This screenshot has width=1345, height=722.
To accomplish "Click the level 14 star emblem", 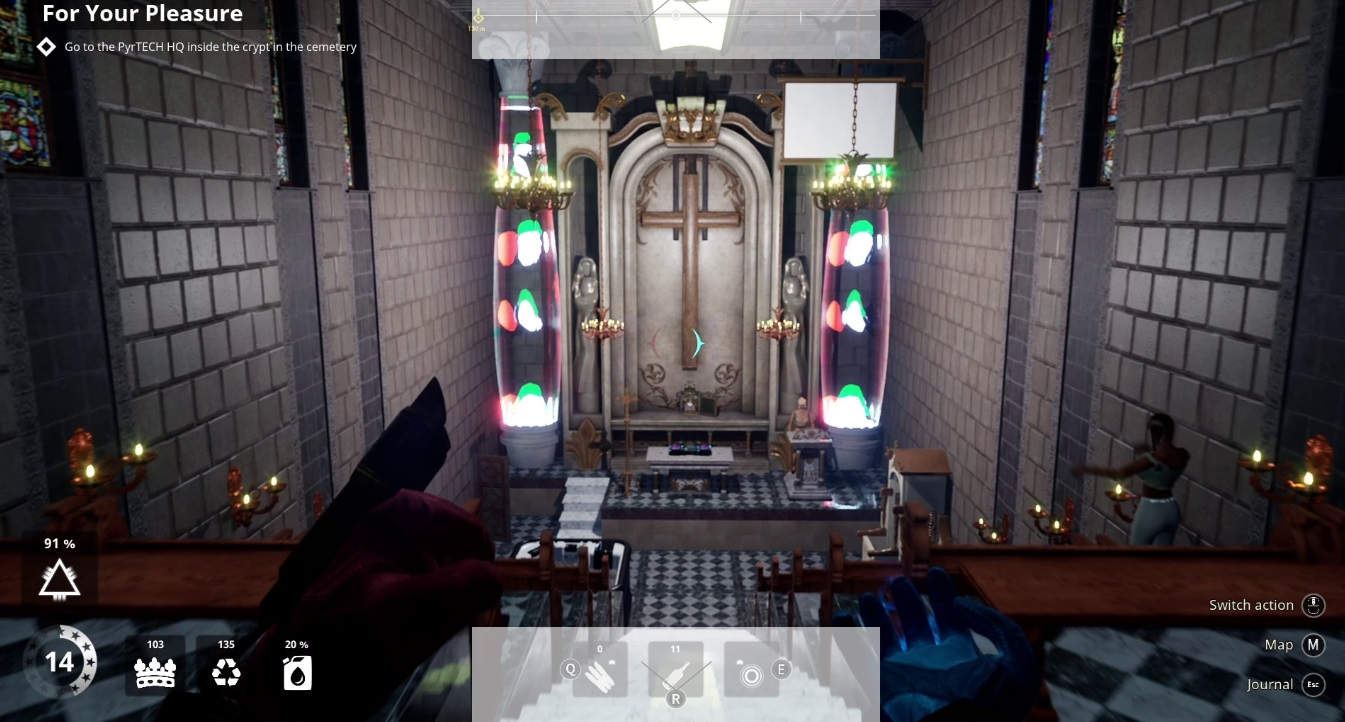I will point(60,662).
